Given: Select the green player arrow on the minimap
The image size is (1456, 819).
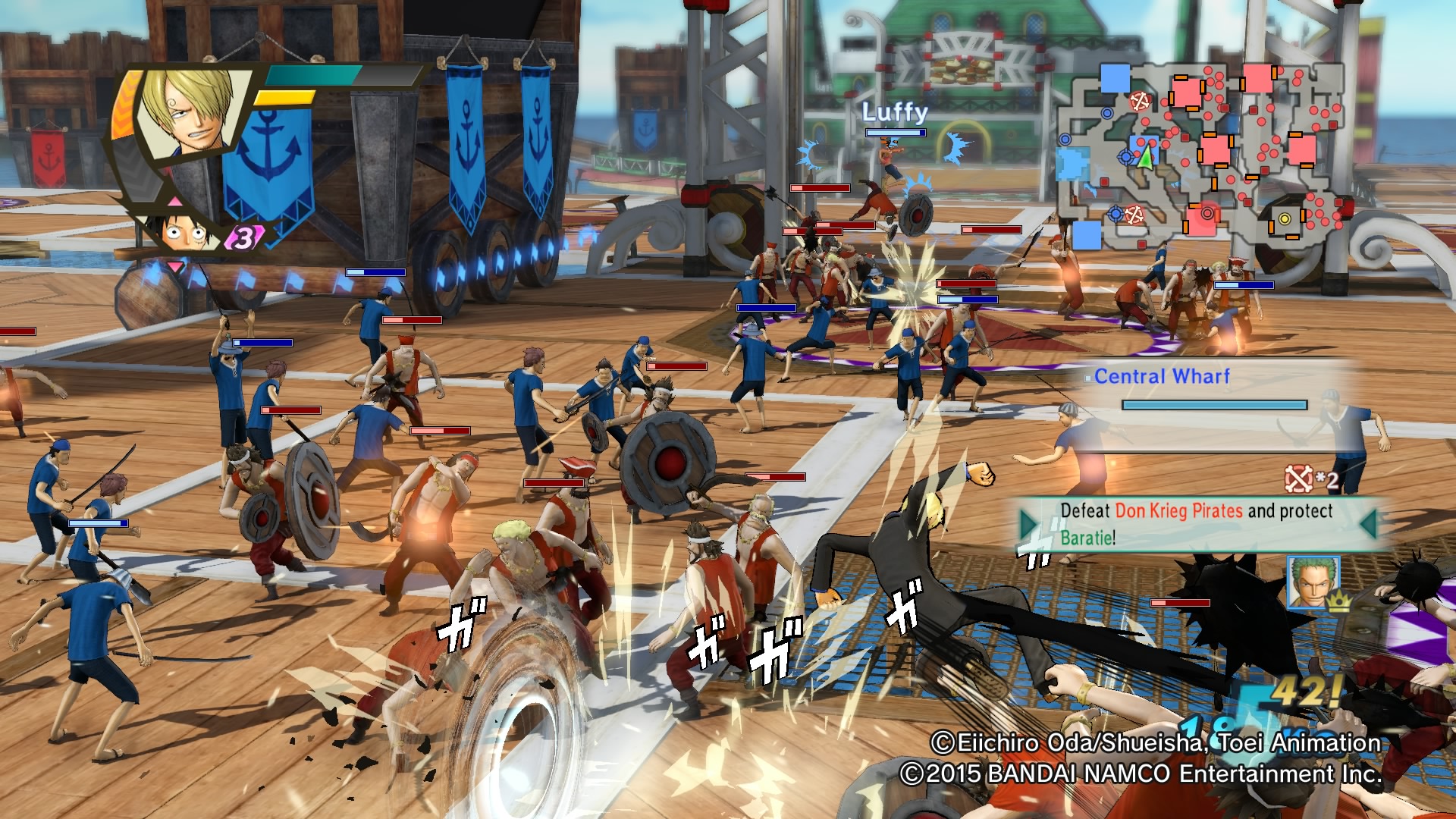Looking at the screenshot, I should [1146, 158].
